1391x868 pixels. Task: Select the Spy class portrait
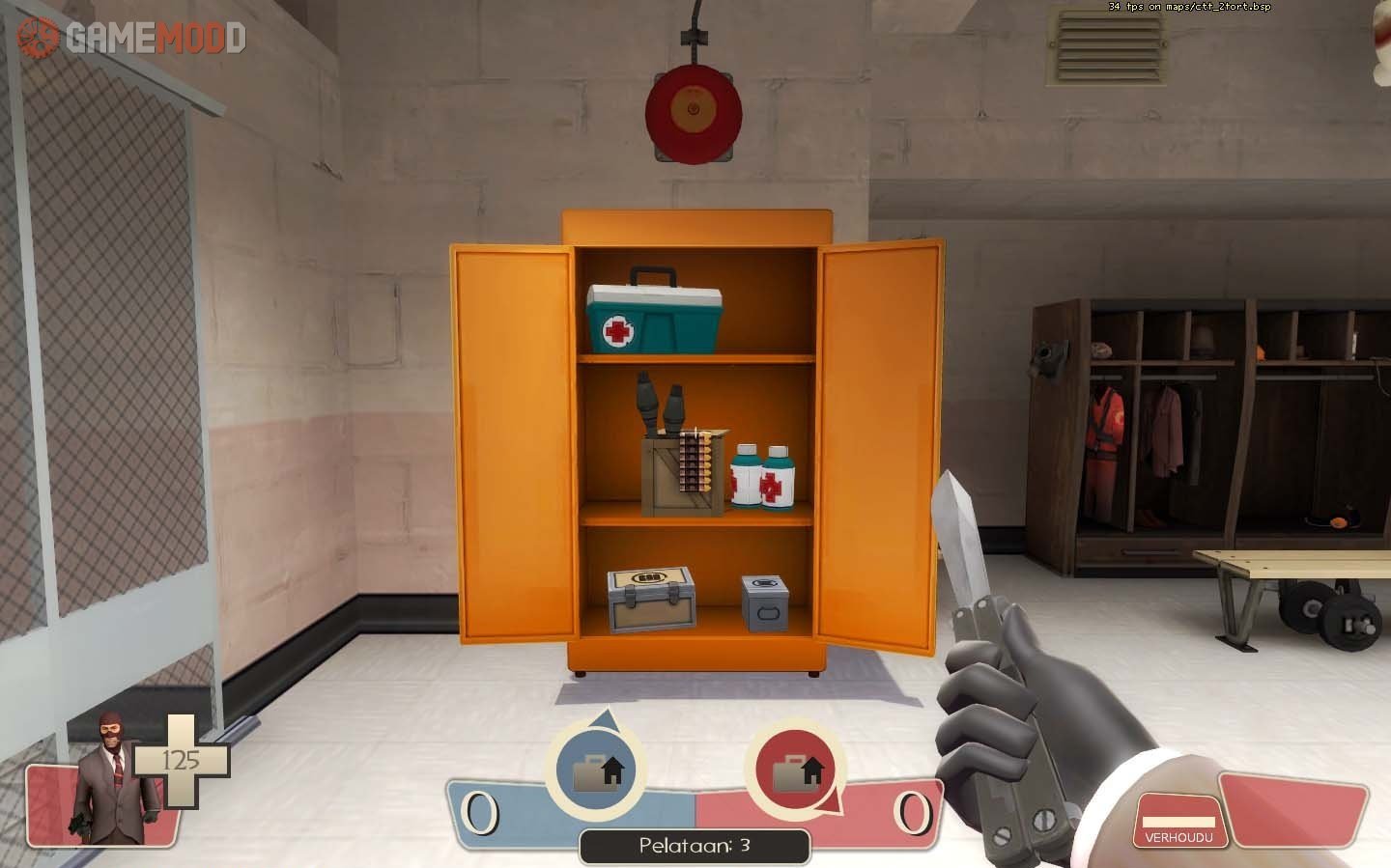click(114, 778)
